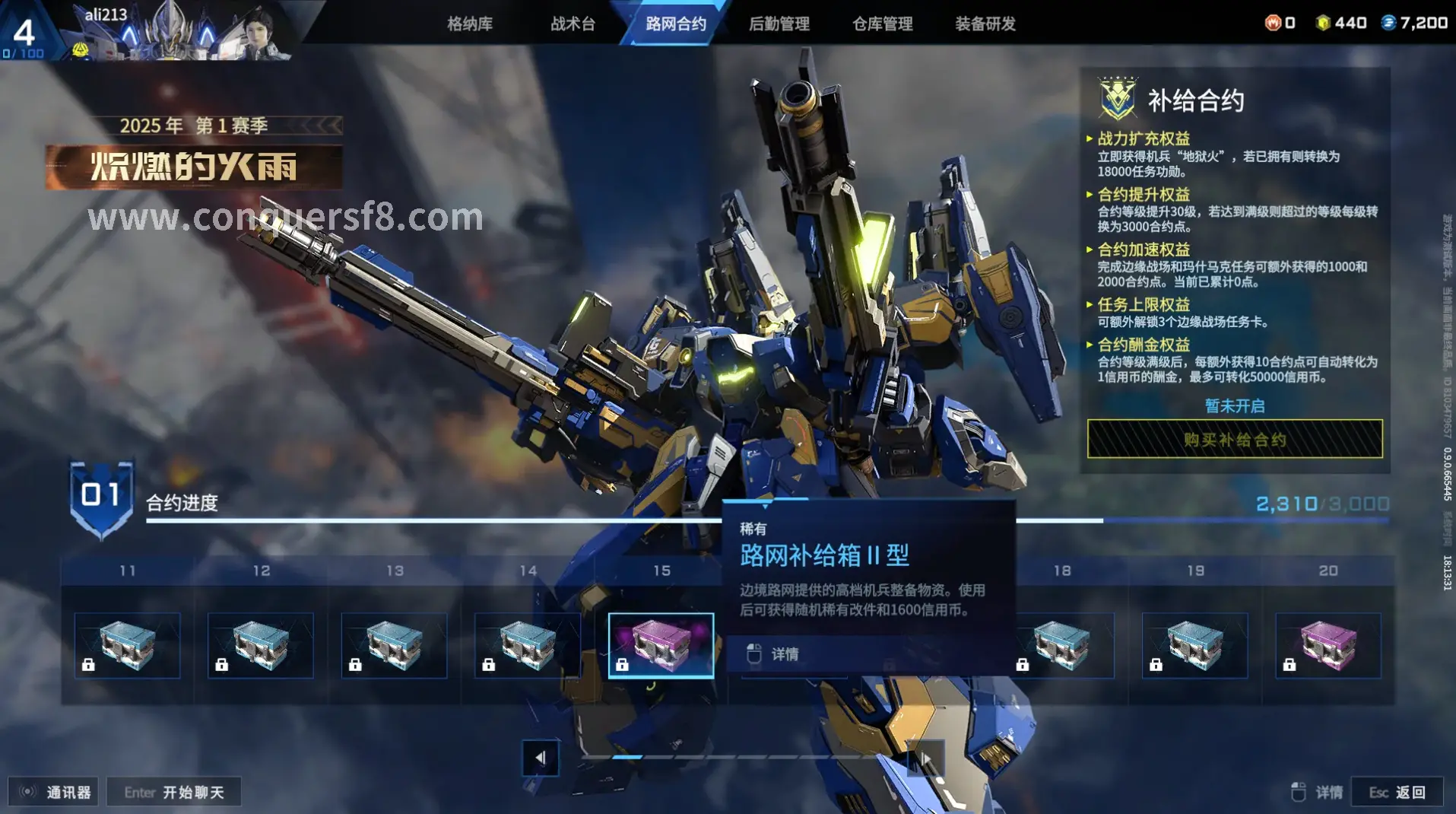Screen dimensions: 1456x814
Task: Click the Enter 开始聊天 chat field
Action: pyautogui.click(x=173, y=791)
